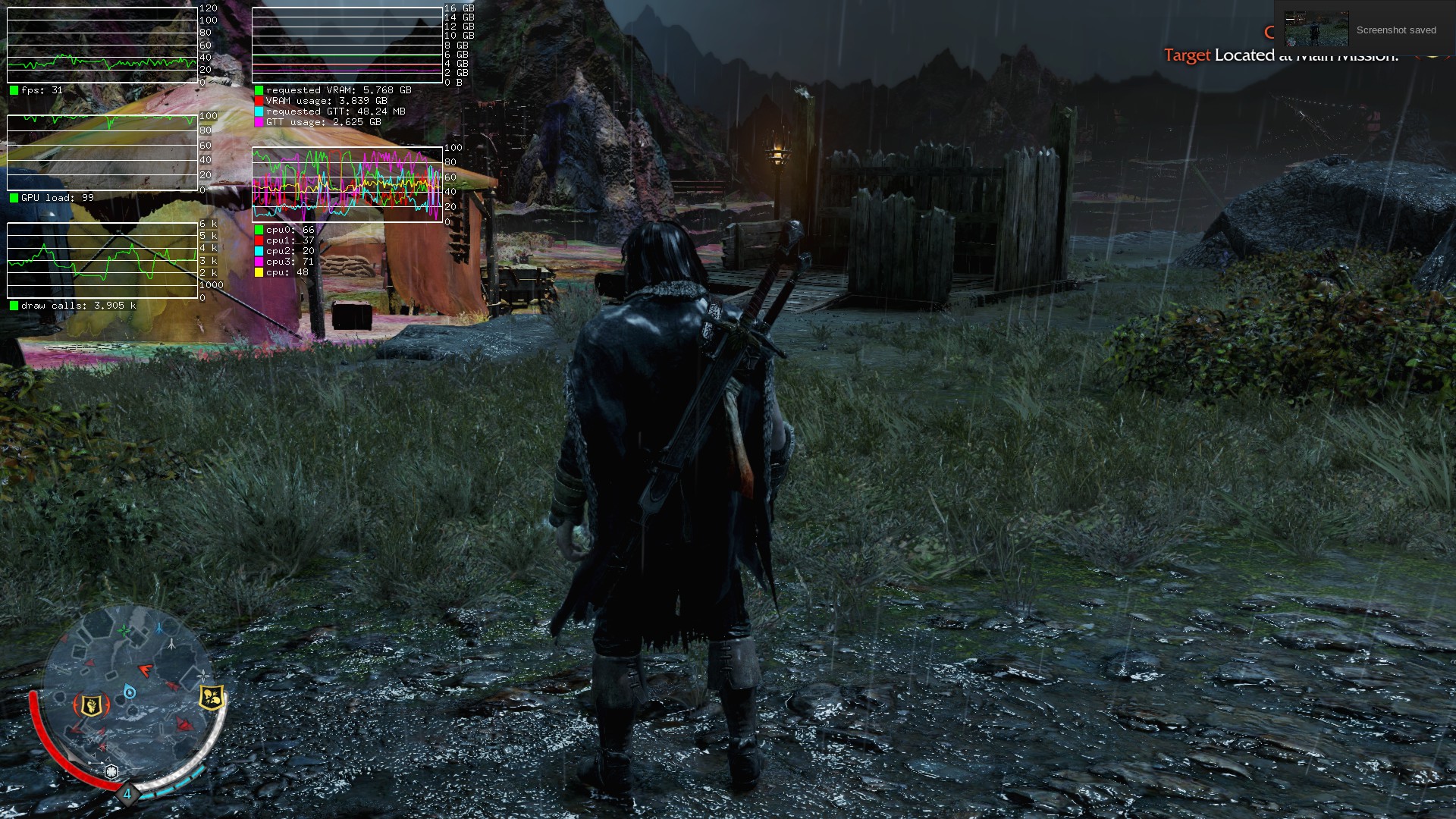Screen dimensions: 1456x819
Task: Click the Screenshot saved notification text
Action: pyautogui.click(x=1395, y=30)
